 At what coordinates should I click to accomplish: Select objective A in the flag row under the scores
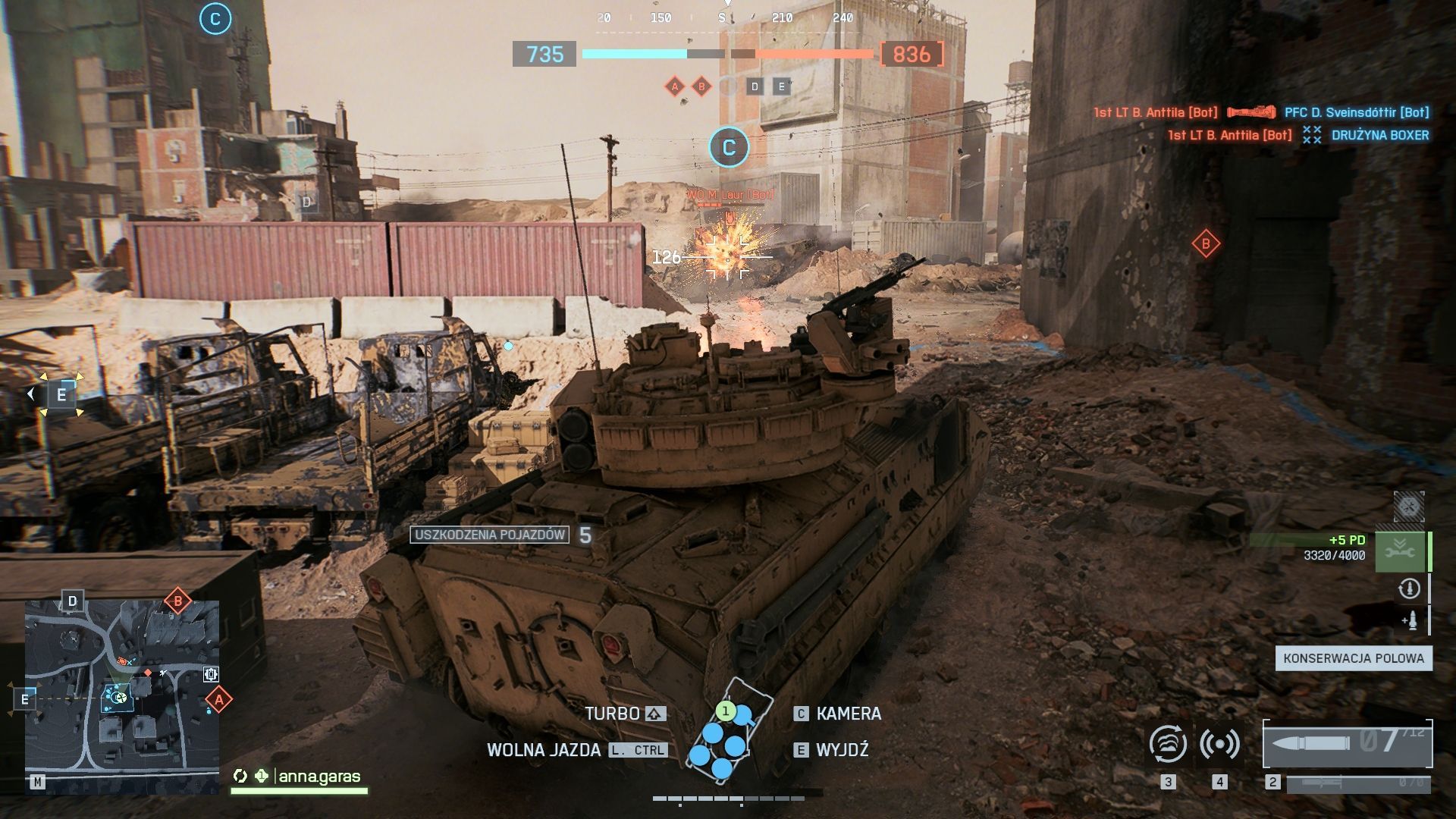(675, 86)
